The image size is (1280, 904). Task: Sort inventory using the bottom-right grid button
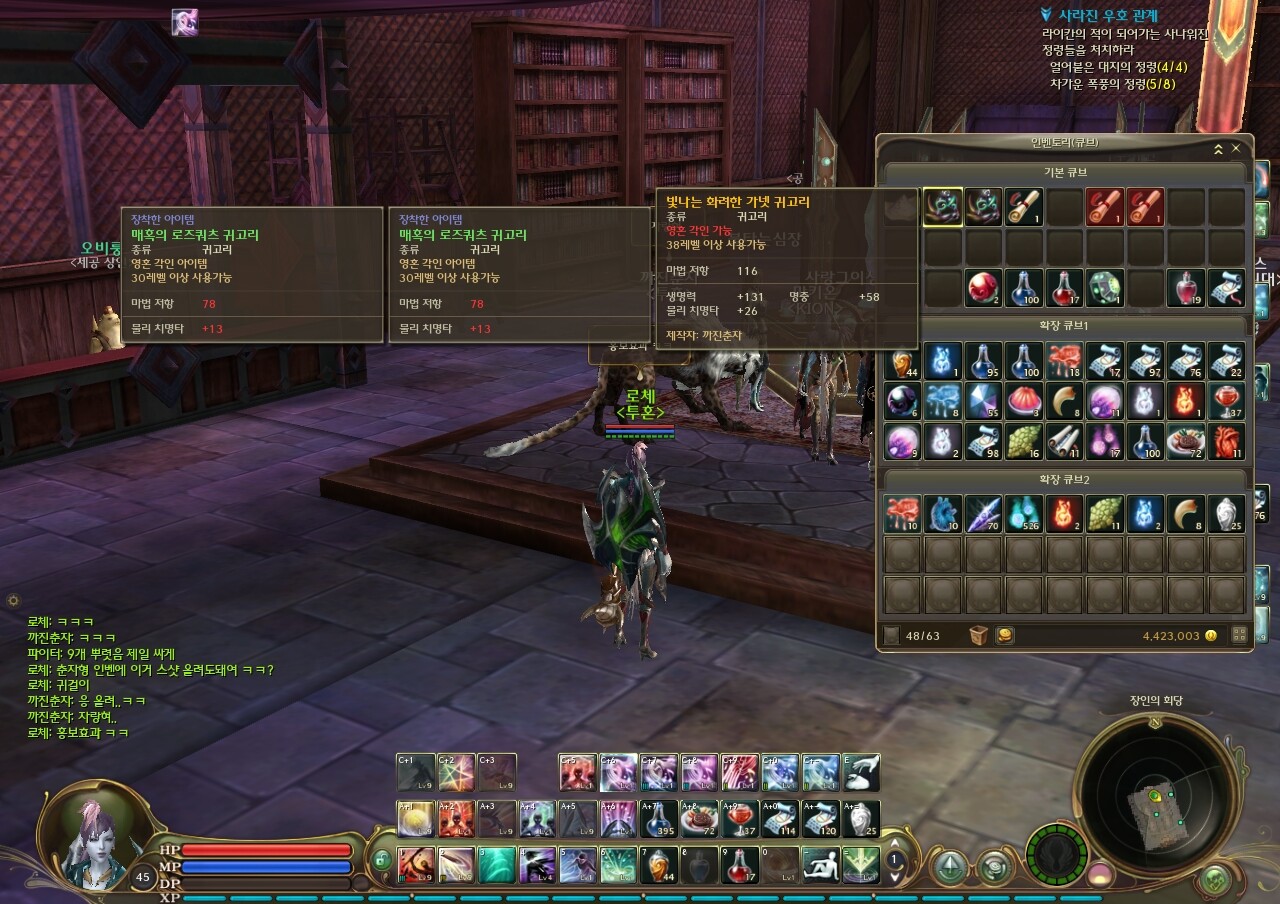[1239, 635]
